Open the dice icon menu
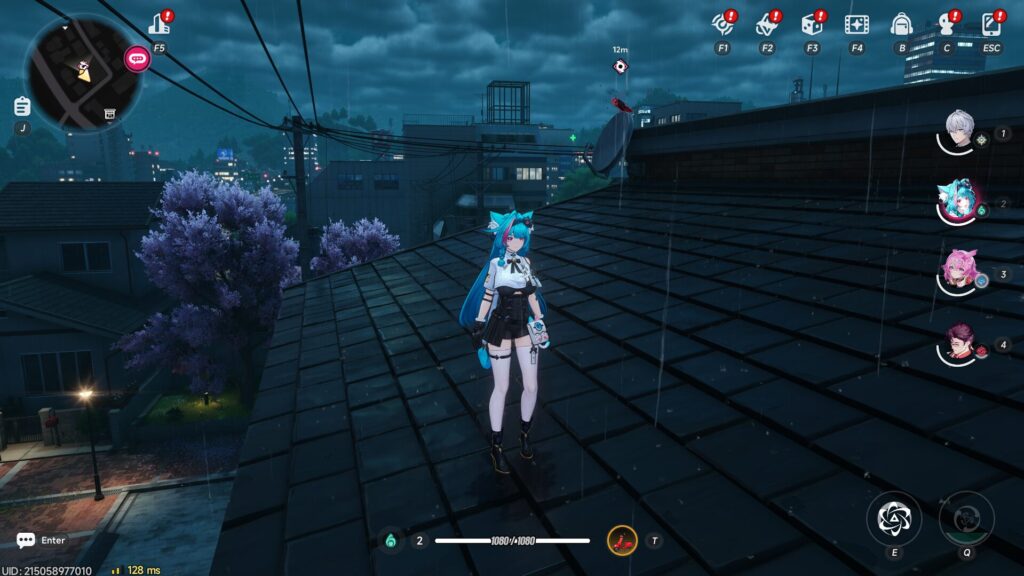The image size is (1024, 576). pyautogui.click(x=812, y=24)
